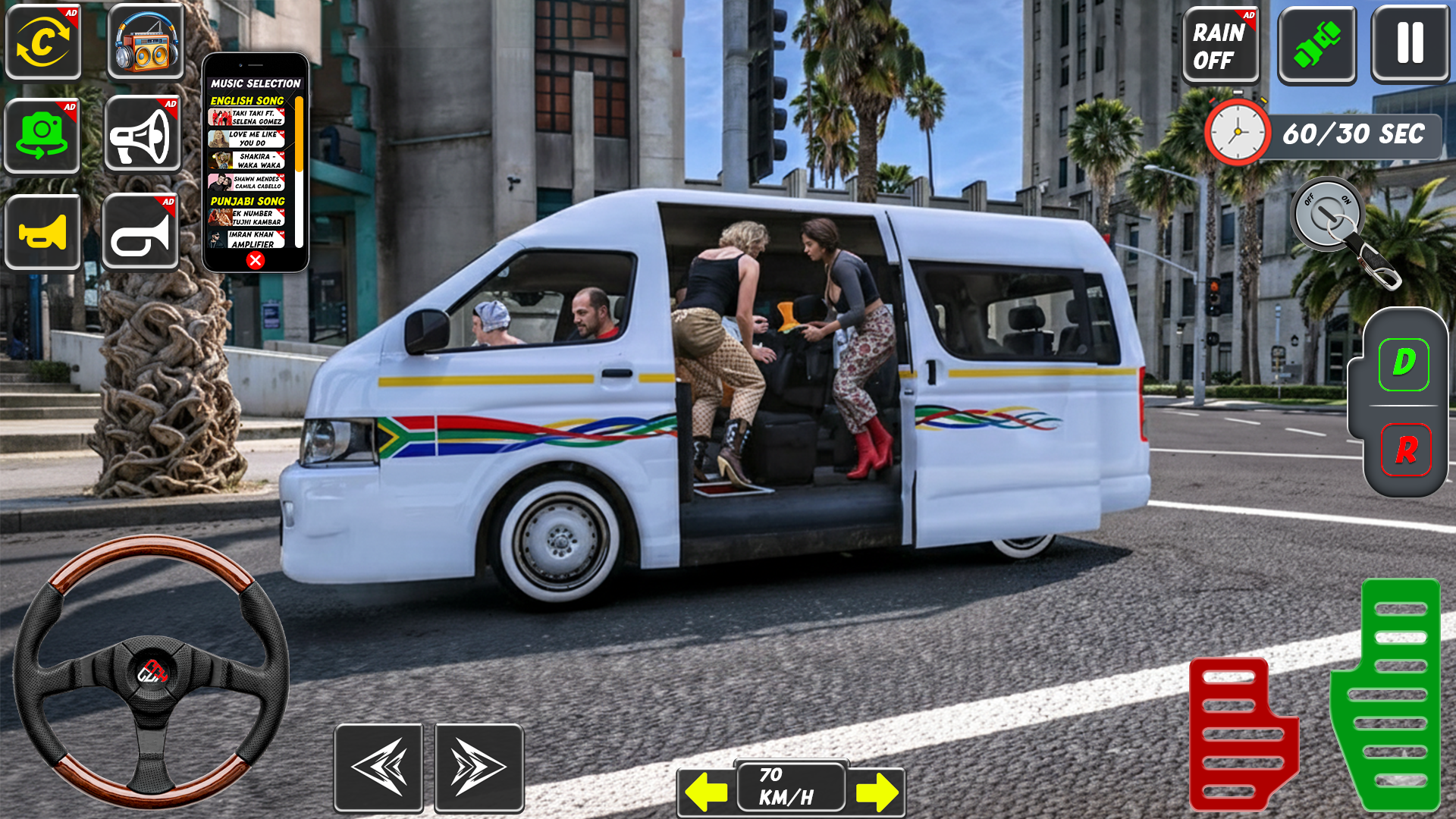Switch camera view with the camera icon
Screen dimensions: 1456x819
43,134
